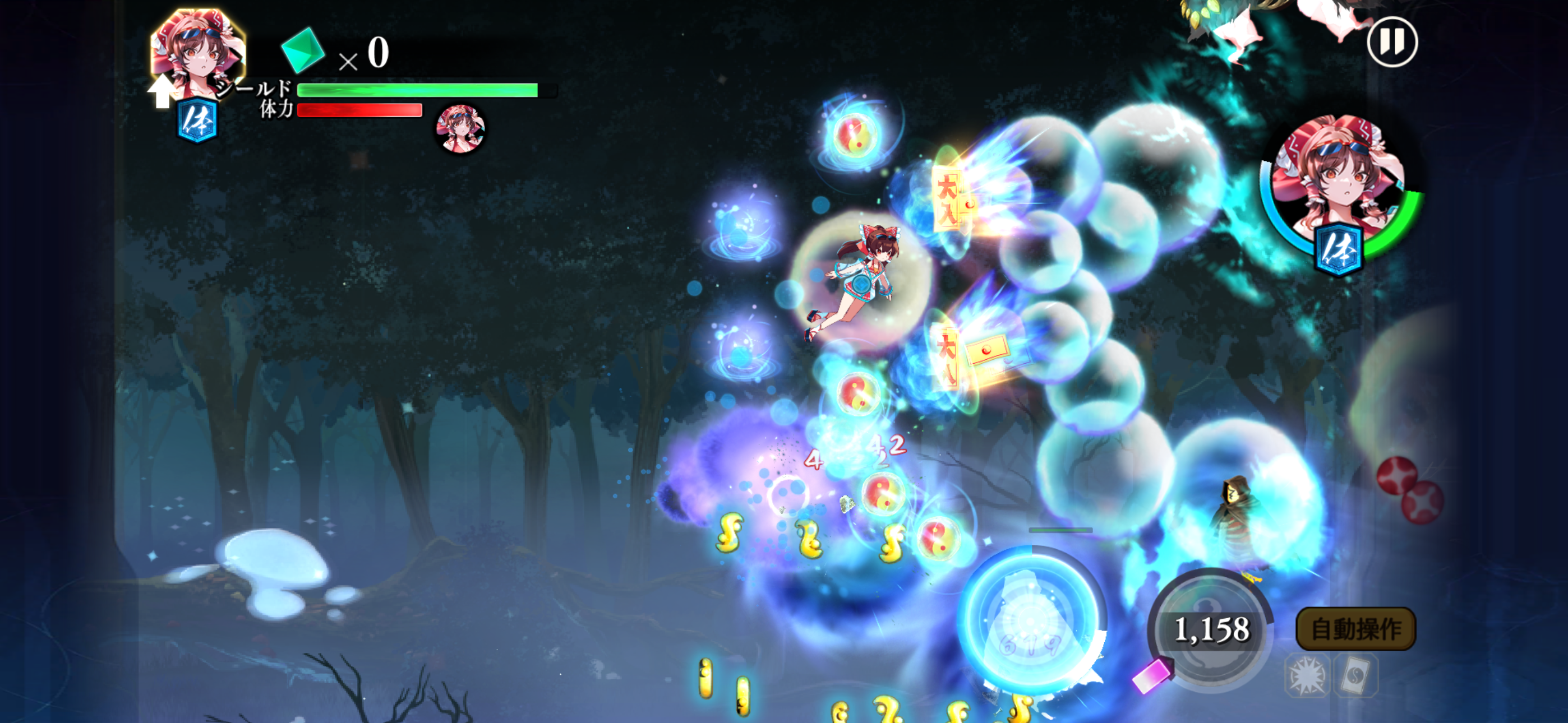Tap the small round Reimu icon by the health bar

460,128
